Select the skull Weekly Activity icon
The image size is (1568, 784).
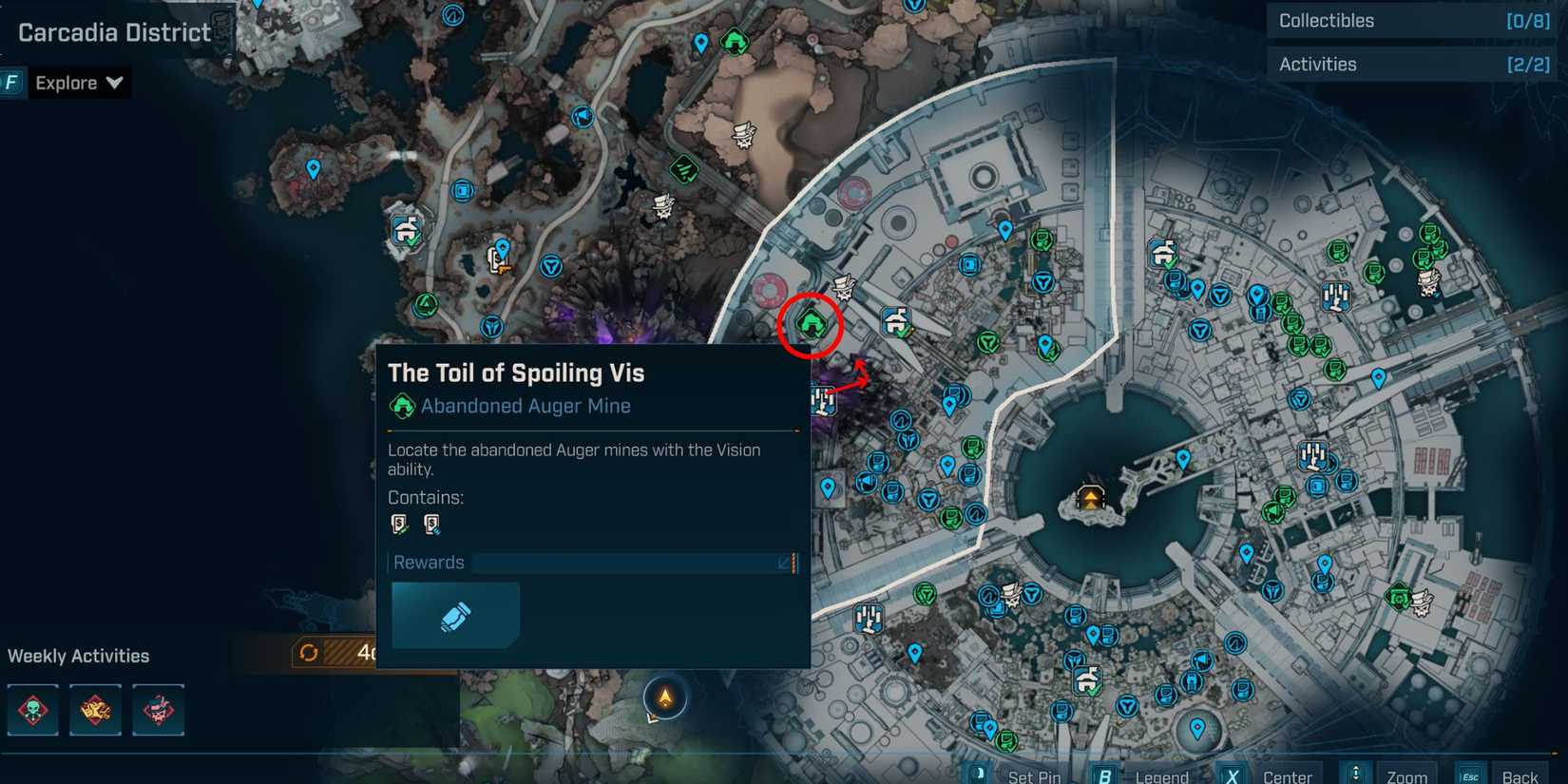[31, 710]
